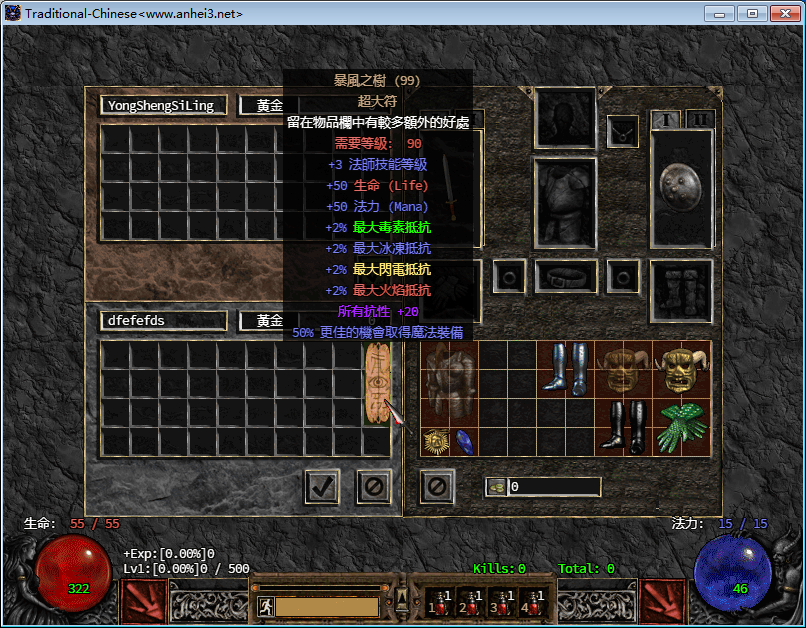
Task: Switch to weapon set II tab
Action: (x=700, y=120)
